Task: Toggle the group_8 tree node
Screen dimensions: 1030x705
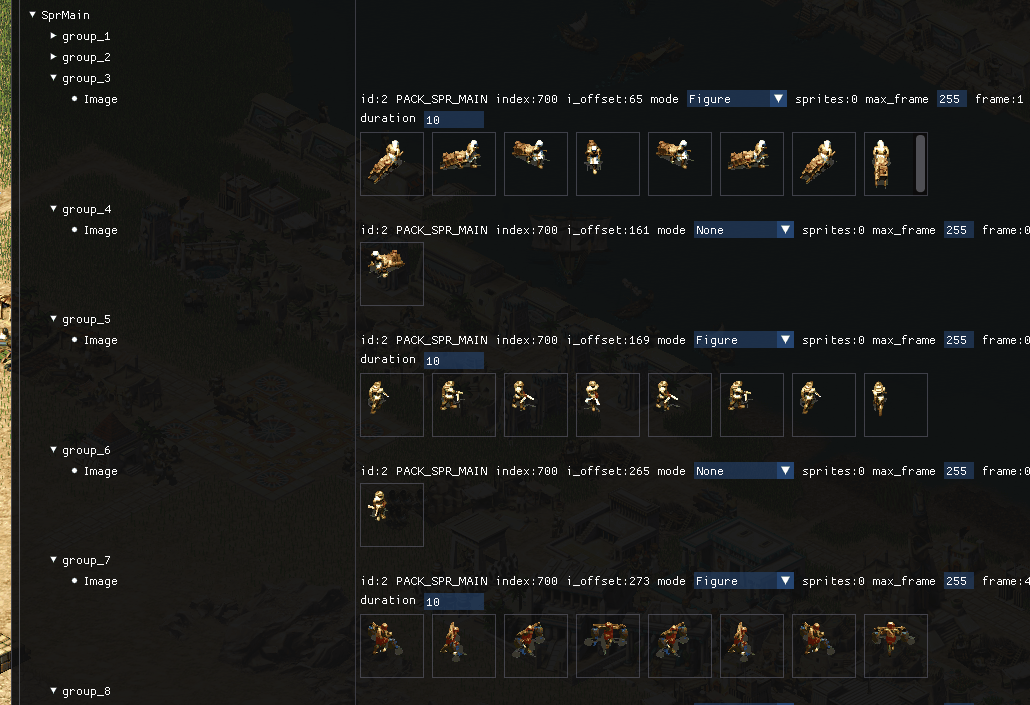Action: pos(54,691)
